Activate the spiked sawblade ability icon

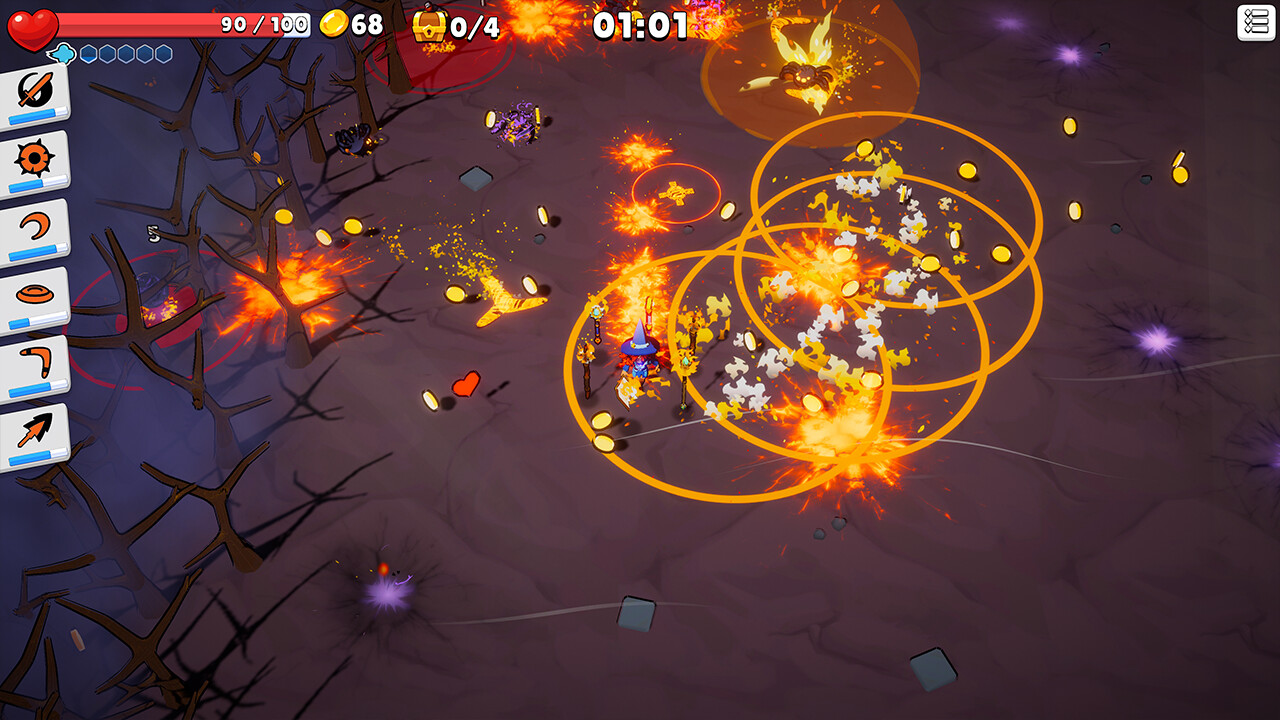tap(35, 160)
